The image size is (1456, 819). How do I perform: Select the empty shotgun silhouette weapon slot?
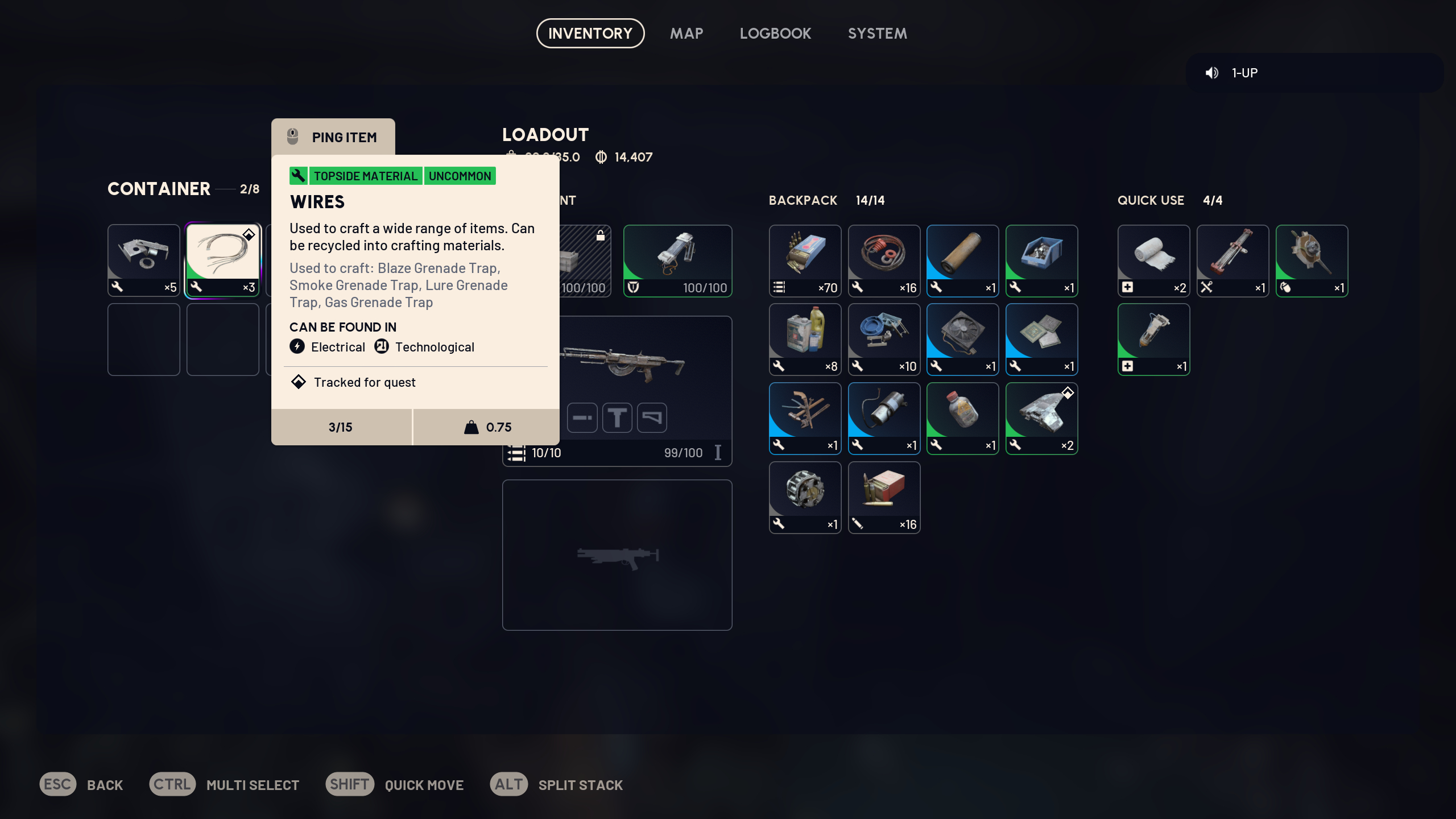coord(617,556)
